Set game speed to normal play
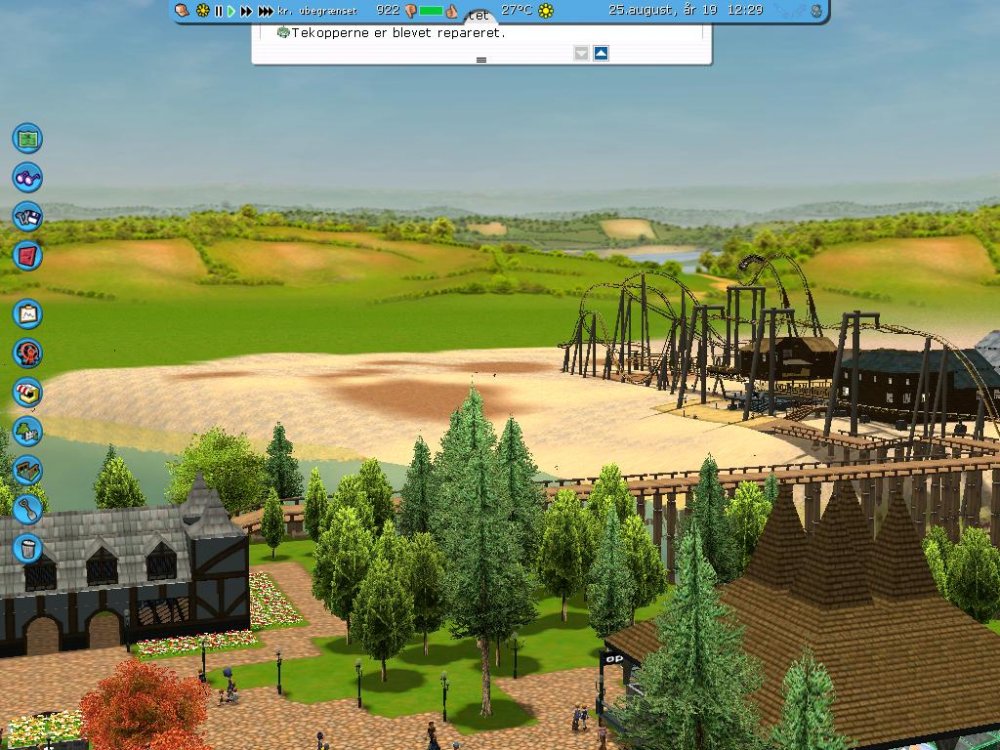Viewport: 1000px width, 750px height. pos(231,11)
